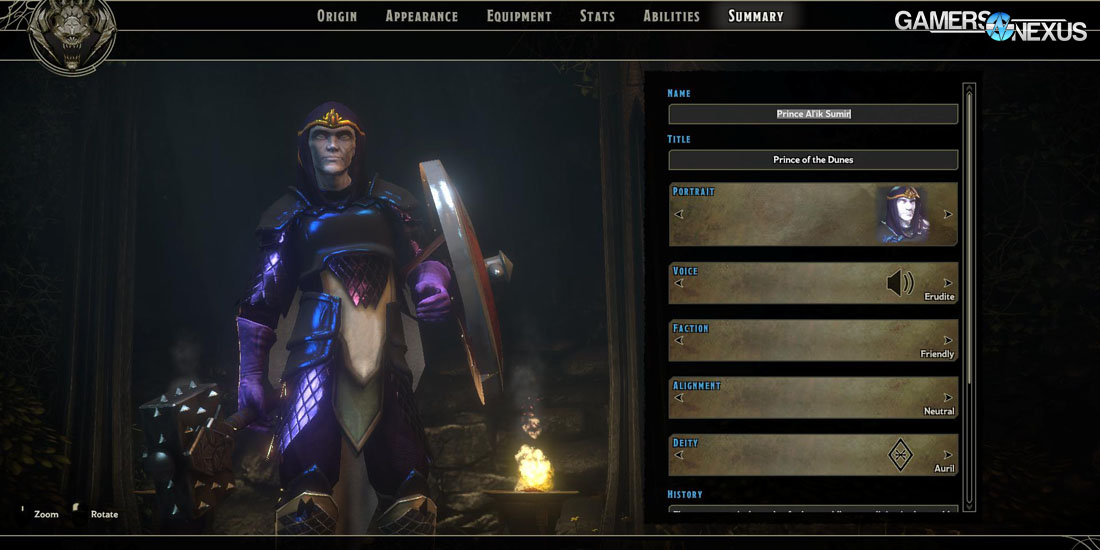Select the Stats tab
The width and height of the screenshot is (1100, 550).
597,16
